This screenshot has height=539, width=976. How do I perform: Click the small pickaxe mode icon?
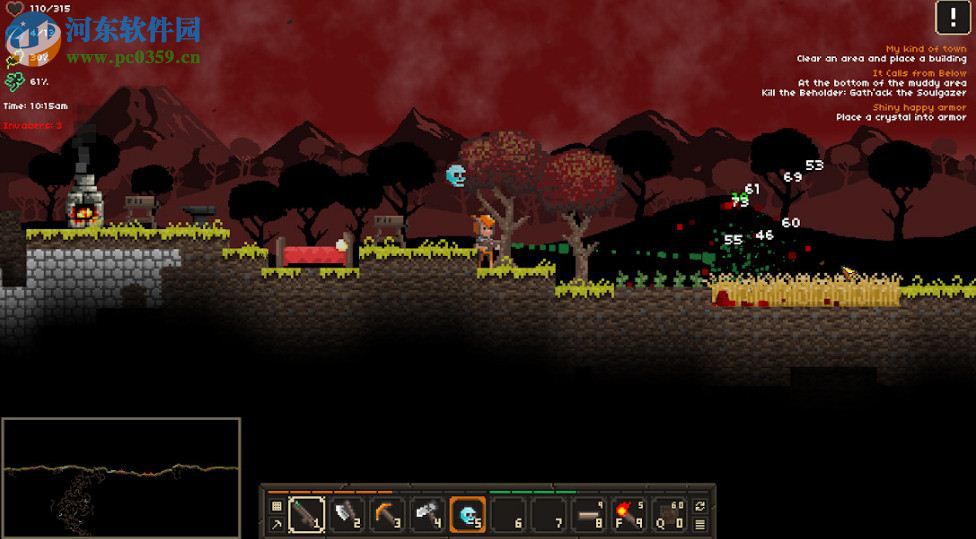click(277, 523)
